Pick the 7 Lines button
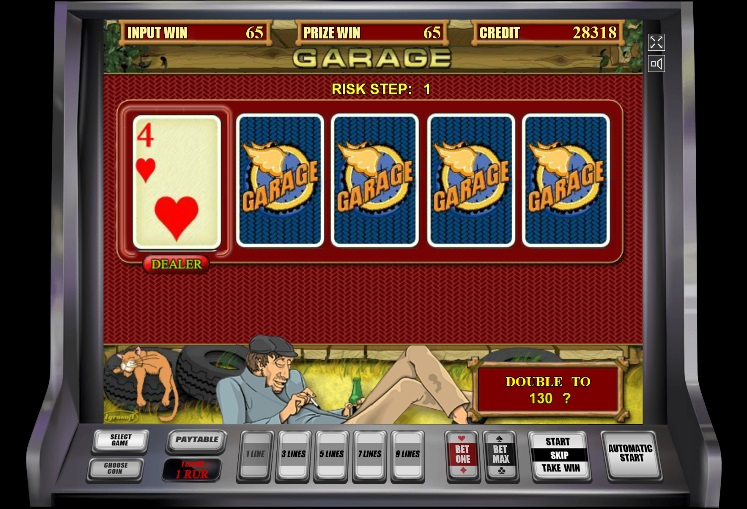Image resolution: width=747 pixels, height=509 pixels. point(369,456)
